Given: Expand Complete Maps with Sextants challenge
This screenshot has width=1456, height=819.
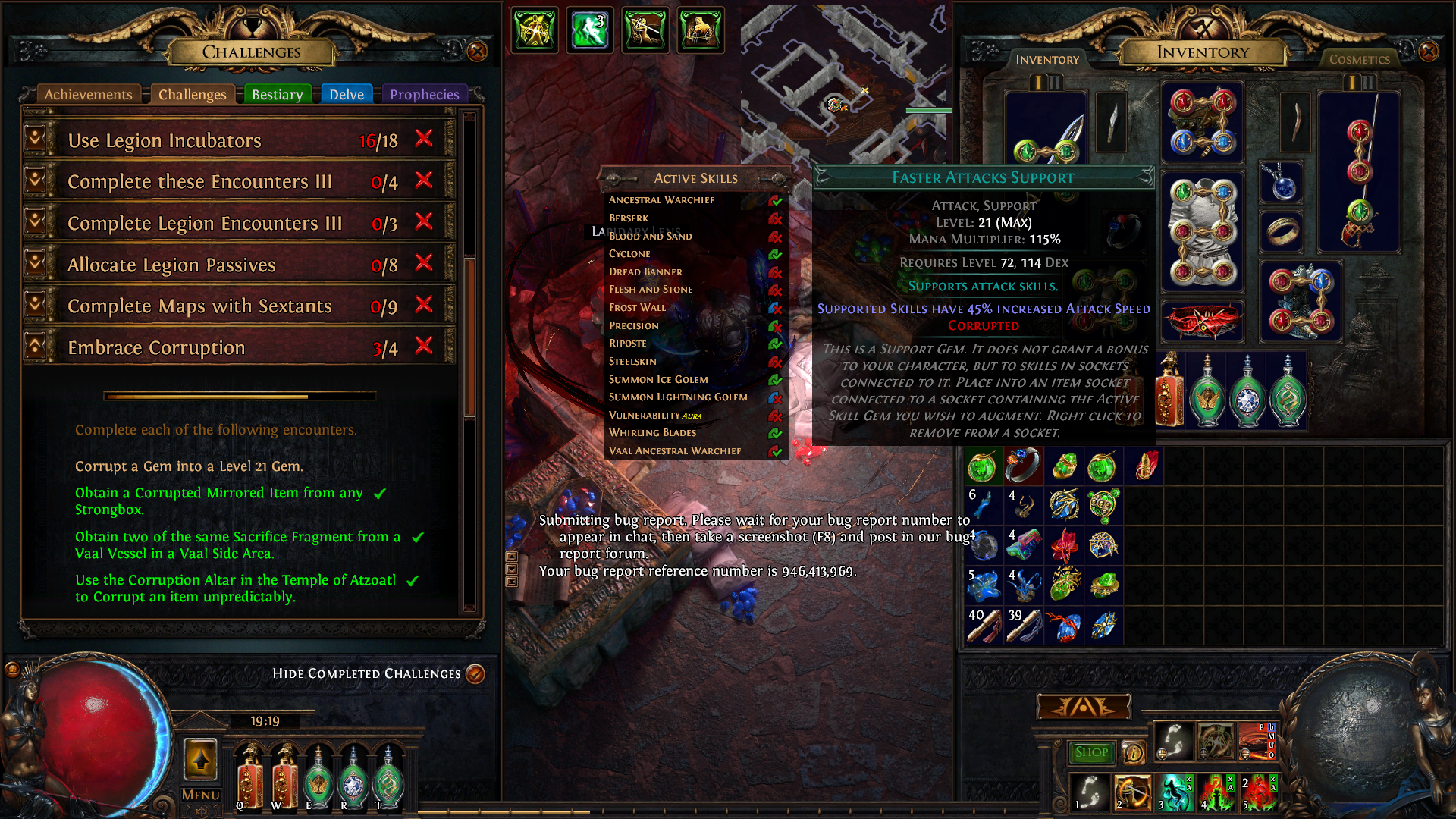Looking at the screenshot, I should (x=35, y=304).
